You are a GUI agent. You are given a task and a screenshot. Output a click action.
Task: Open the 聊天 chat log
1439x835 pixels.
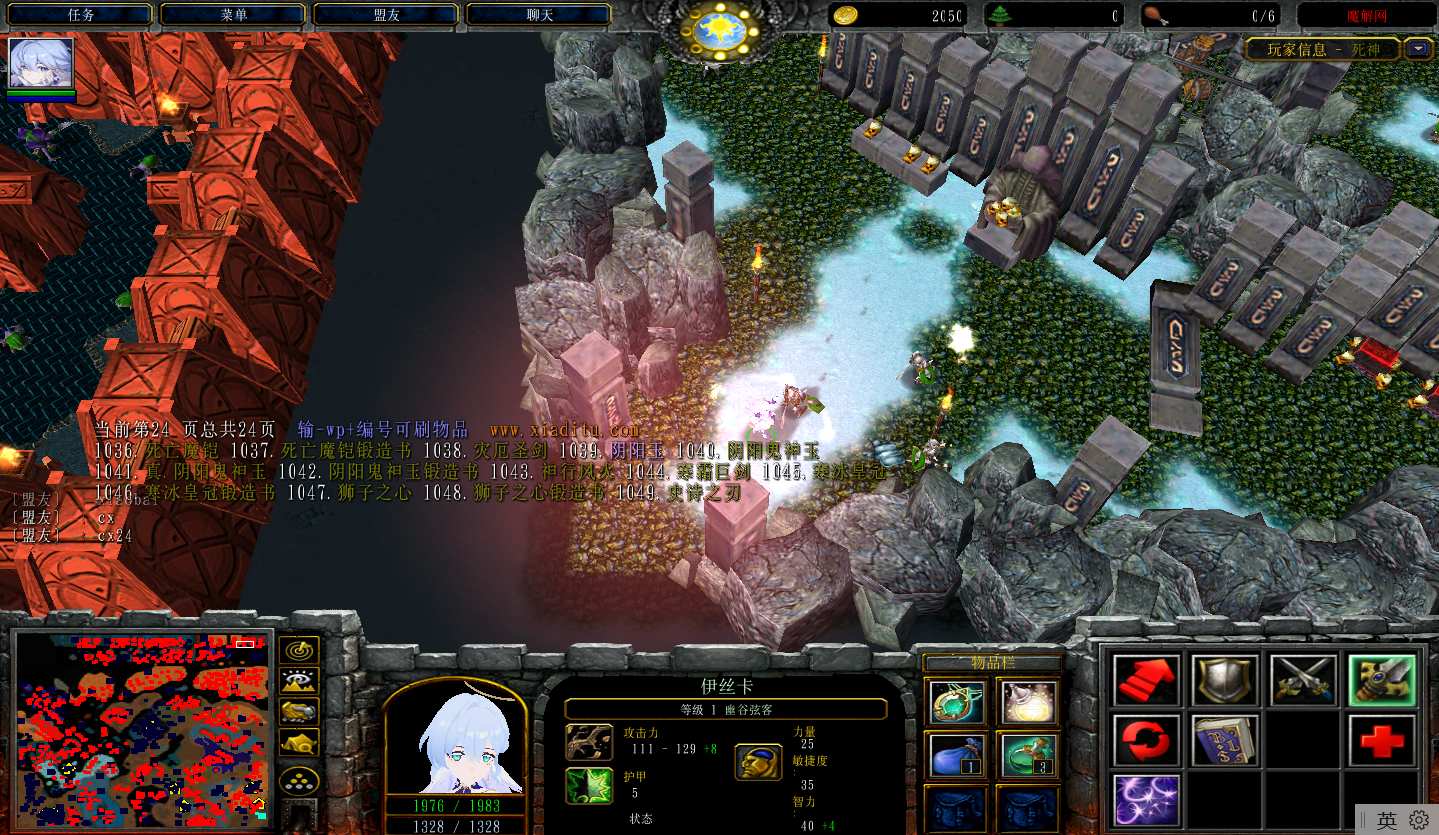[x=540, y=15]
